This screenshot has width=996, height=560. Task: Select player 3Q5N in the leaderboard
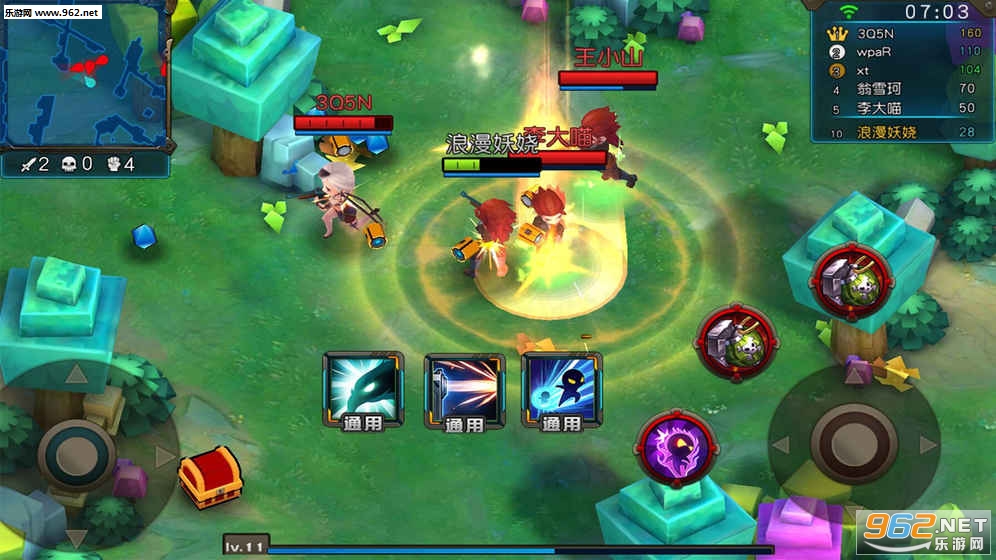900,34
